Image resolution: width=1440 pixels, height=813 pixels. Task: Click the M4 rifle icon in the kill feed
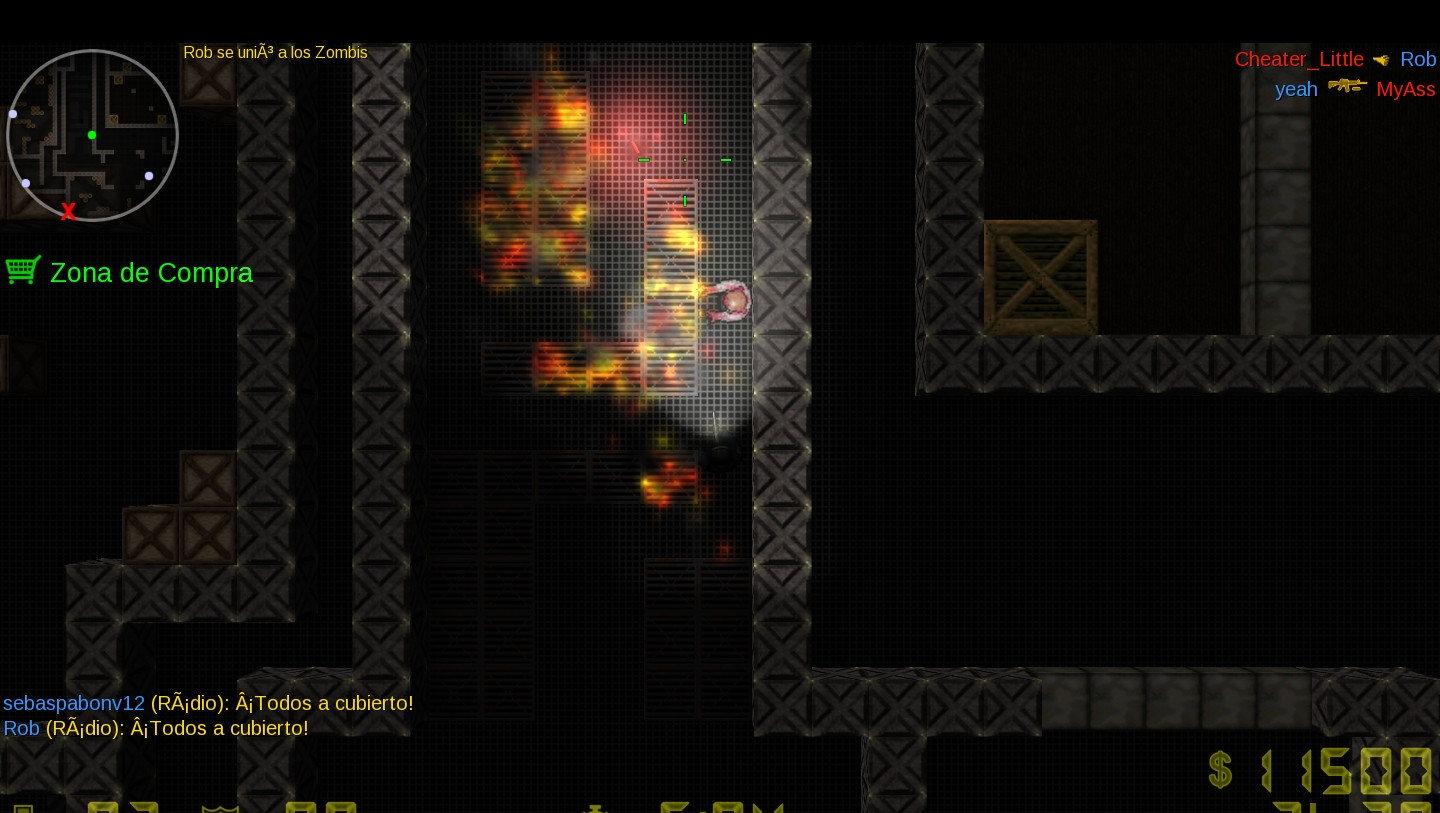tap(1347, 86)
